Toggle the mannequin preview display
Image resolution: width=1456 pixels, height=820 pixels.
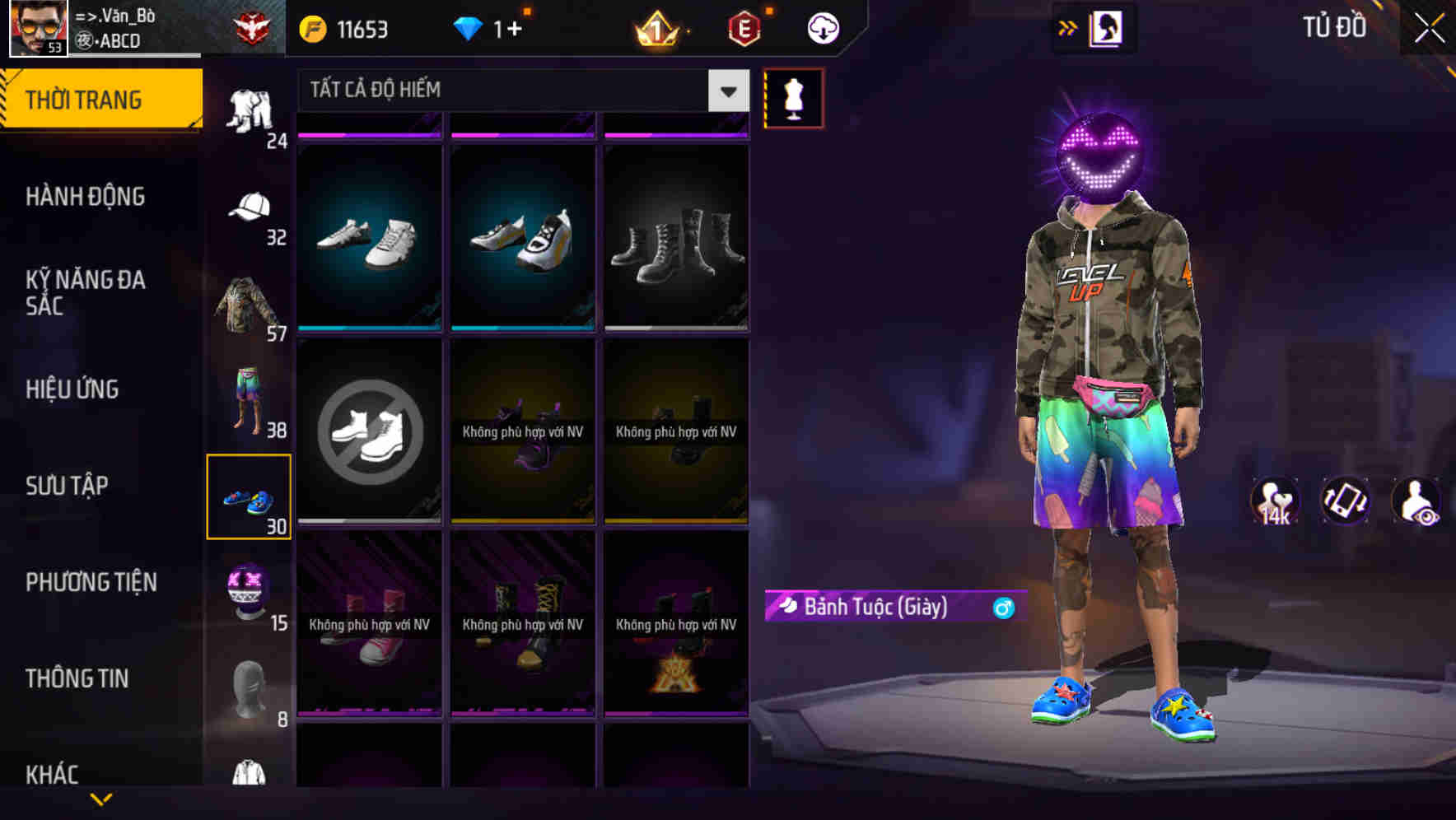tap(794, 99)
